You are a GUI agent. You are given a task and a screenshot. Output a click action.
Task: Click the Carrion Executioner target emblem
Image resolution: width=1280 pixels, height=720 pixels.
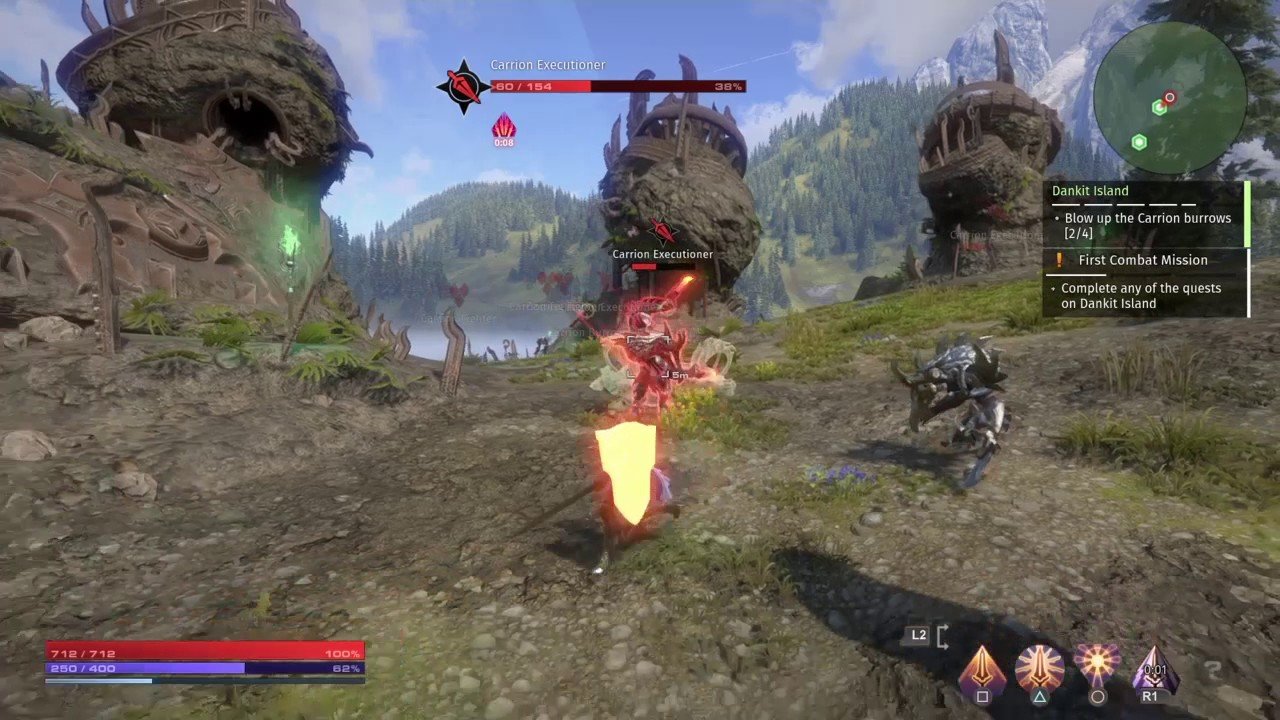point(463,86)
